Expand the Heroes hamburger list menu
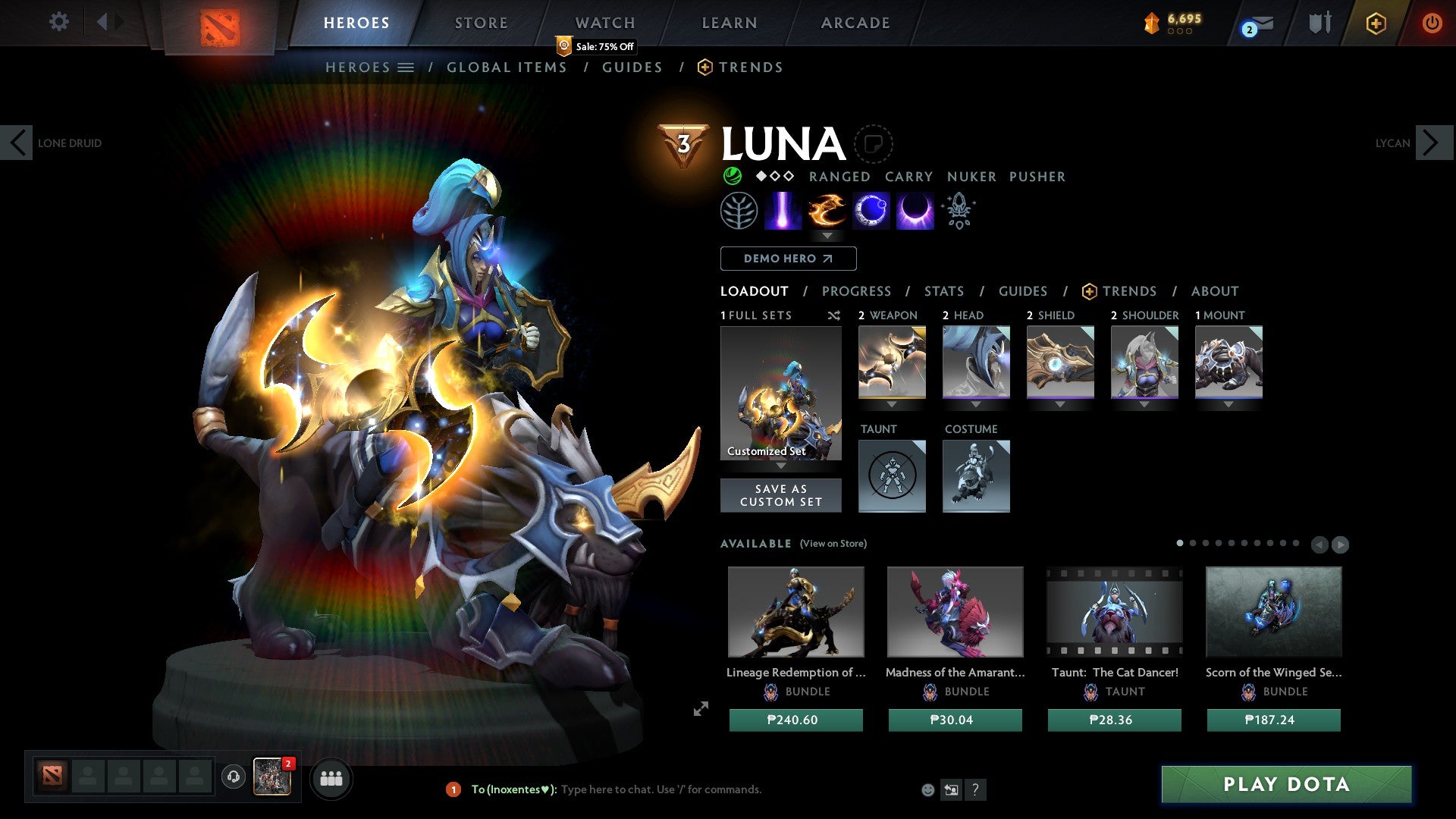 coord(404,67)
